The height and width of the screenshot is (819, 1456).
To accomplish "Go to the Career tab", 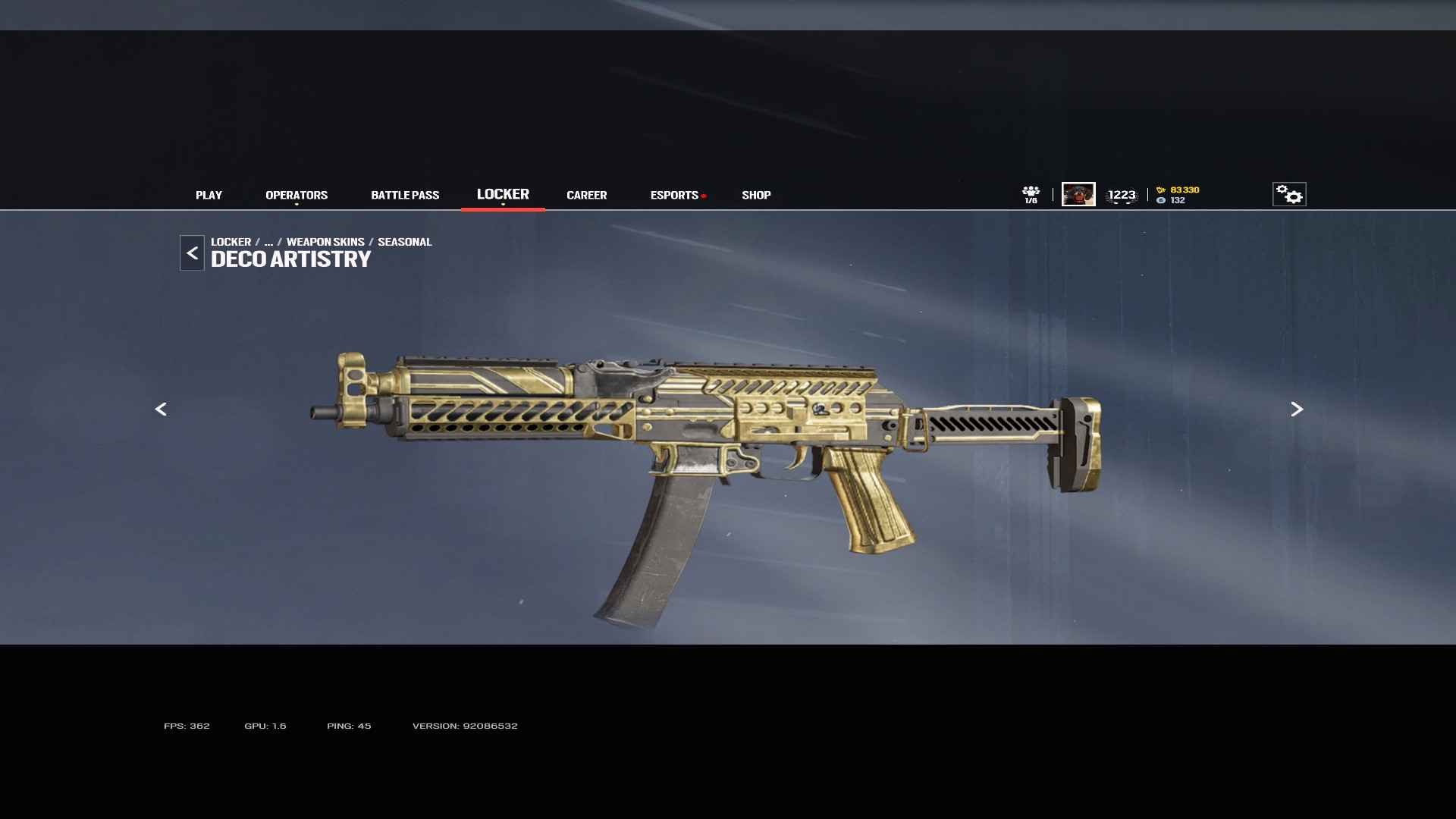I will (586, 195).
